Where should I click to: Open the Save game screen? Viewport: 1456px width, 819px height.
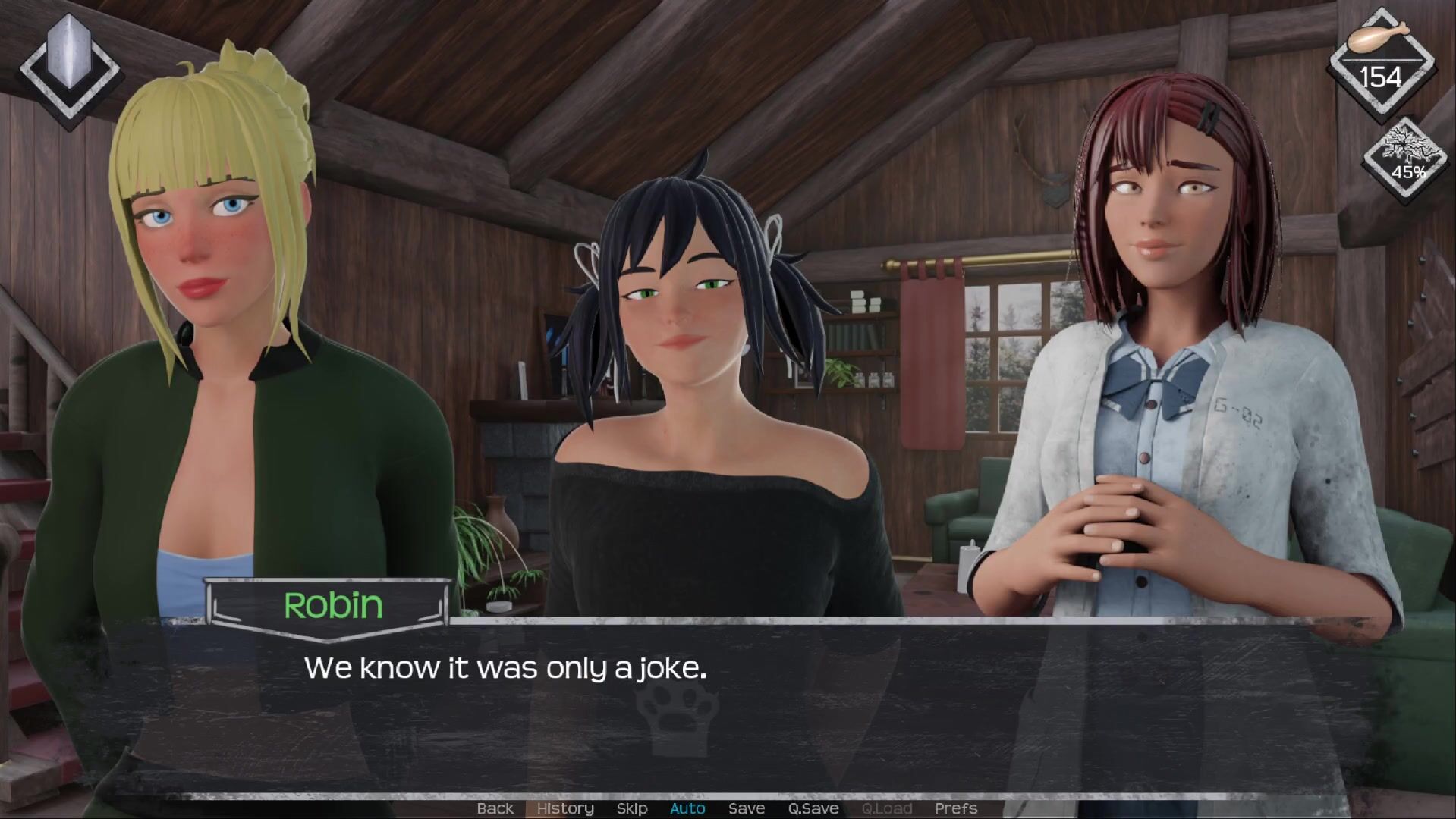click(747, 808)
